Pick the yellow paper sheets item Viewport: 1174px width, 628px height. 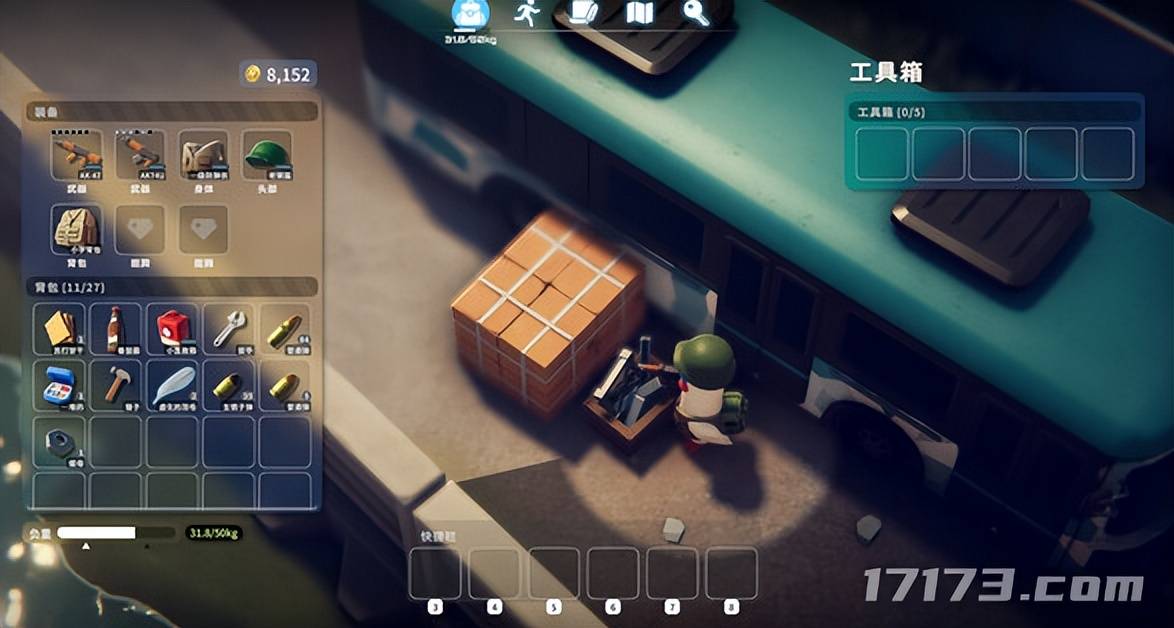59,329
